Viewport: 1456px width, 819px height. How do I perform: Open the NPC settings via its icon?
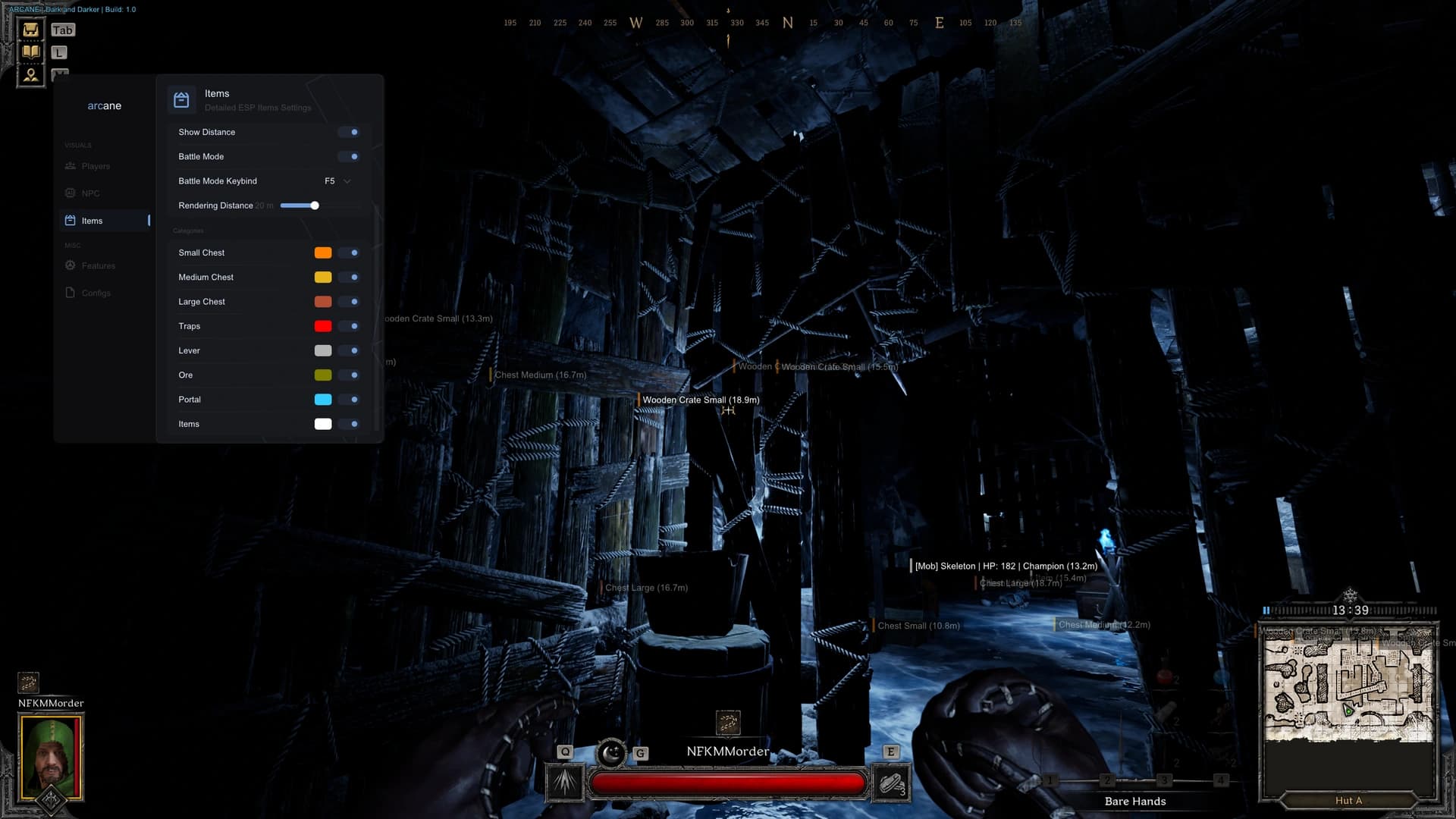71,193
